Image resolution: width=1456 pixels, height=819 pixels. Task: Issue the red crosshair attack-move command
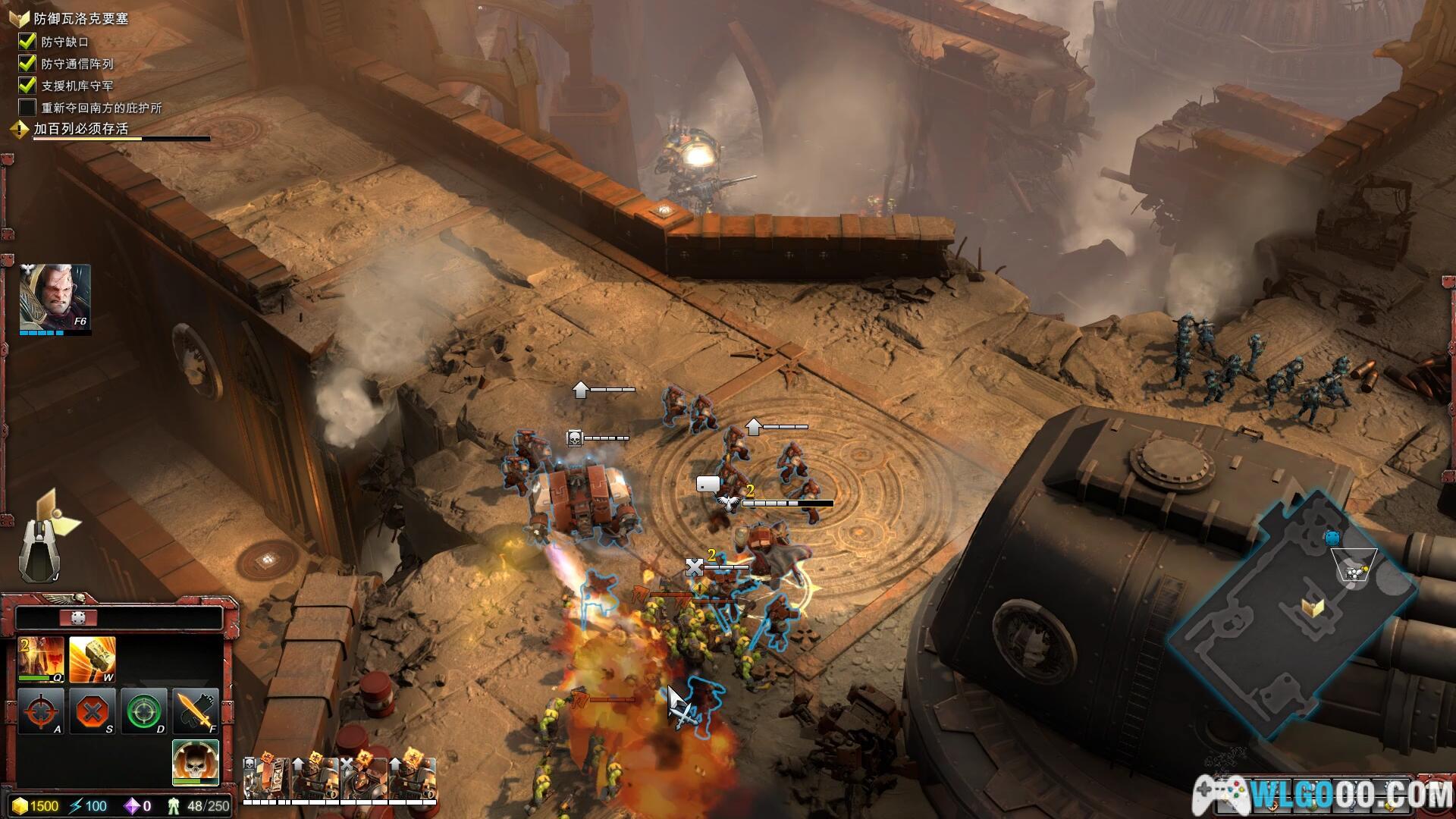[40, 711]
